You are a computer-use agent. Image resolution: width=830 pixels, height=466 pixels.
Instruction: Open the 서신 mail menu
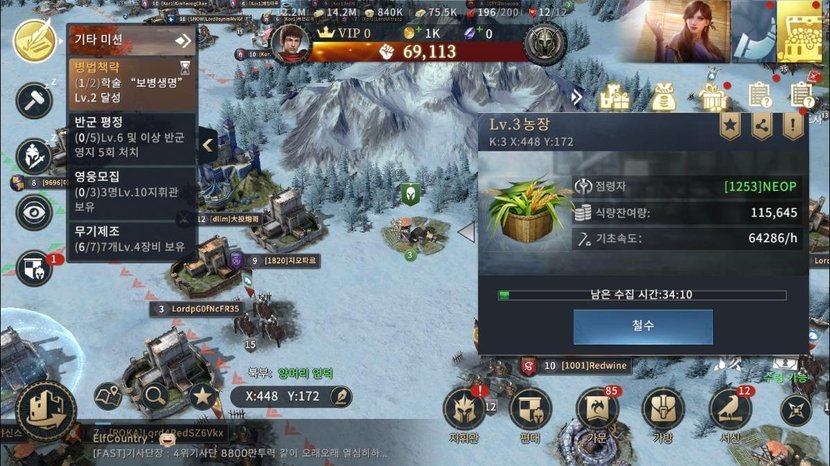[x=730, y=410]
